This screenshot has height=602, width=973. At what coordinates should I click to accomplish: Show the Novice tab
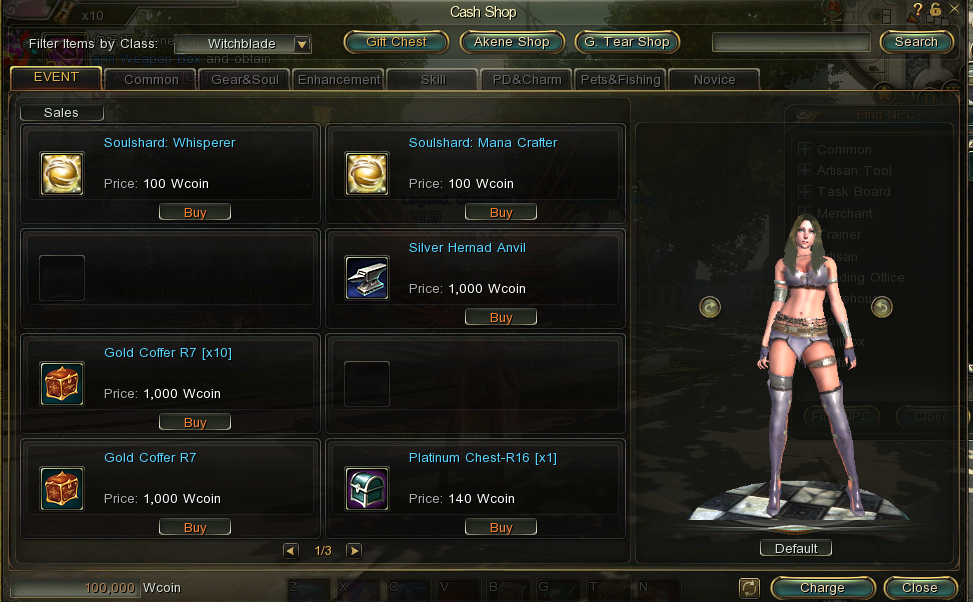(x=713, y=80)
